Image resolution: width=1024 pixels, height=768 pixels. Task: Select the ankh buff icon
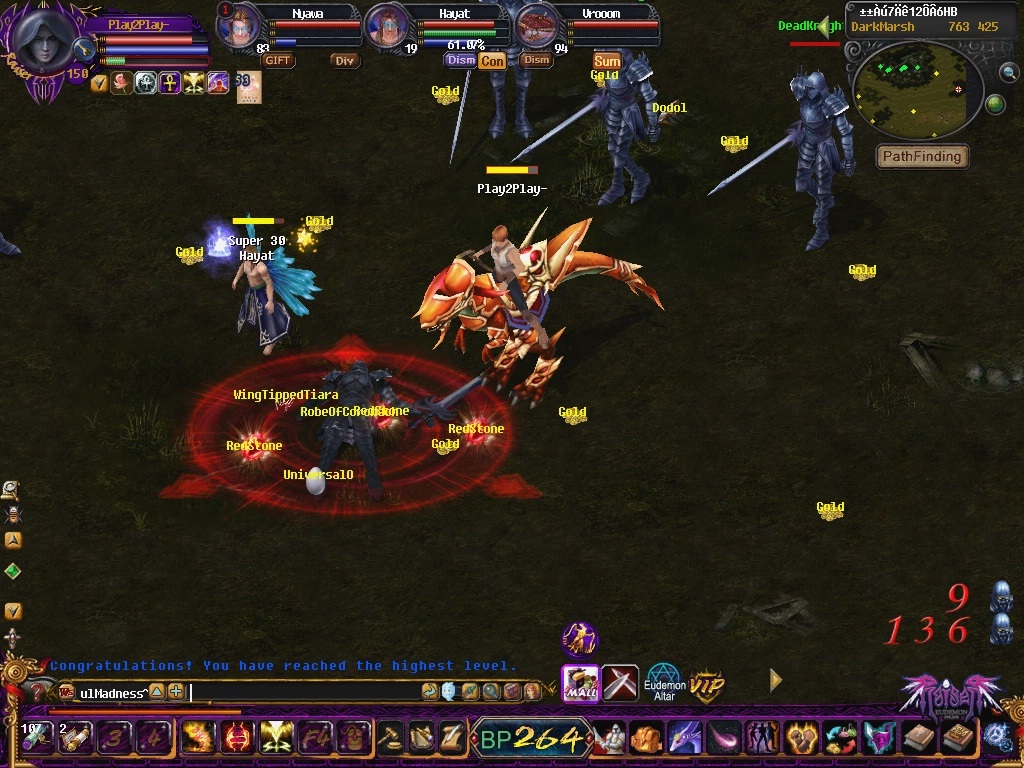point(170,83)
